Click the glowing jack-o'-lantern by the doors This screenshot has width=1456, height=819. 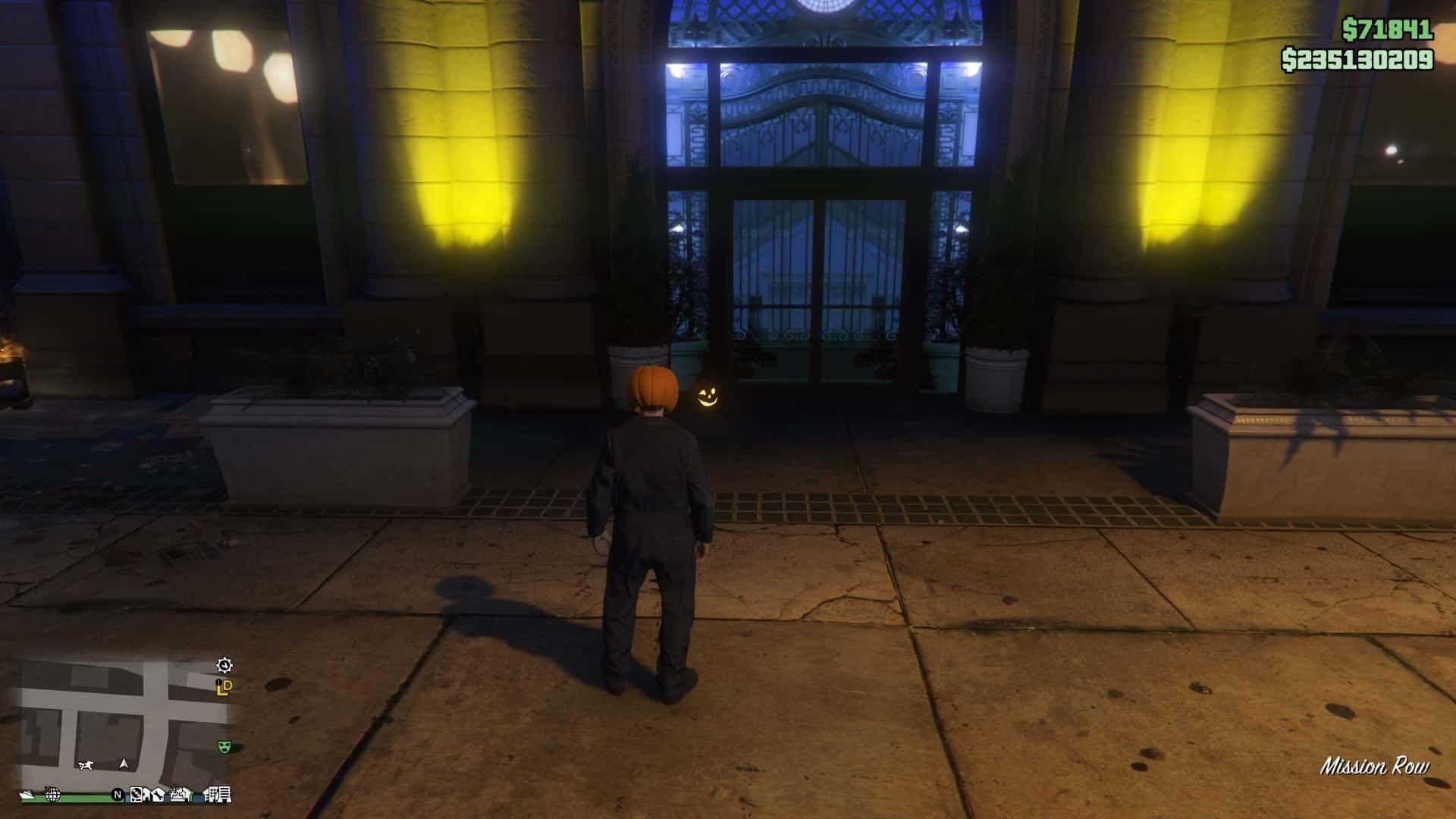(710, 397)
